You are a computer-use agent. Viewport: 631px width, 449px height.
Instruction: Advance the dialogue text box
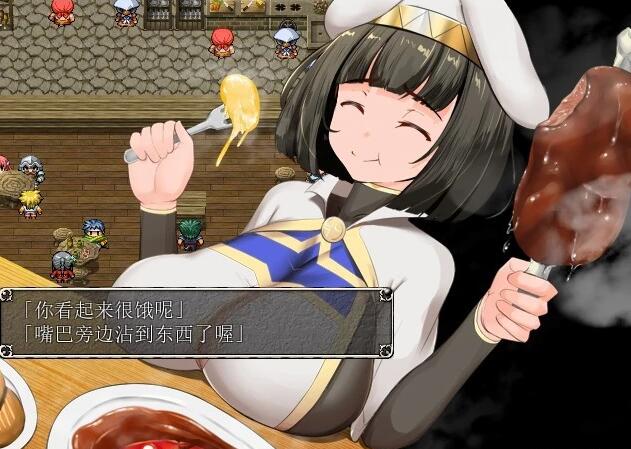(195, 321)
